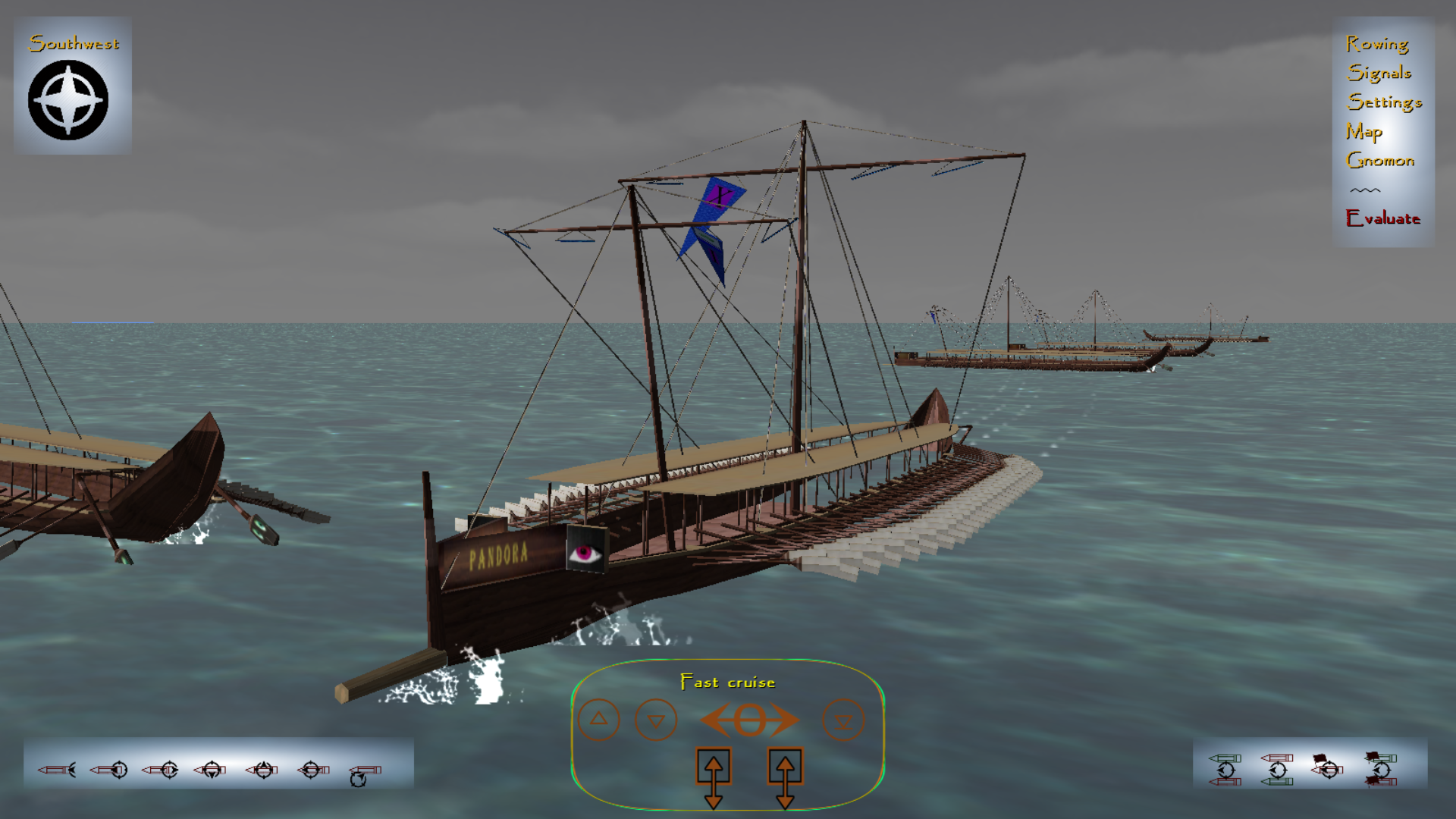The width and height of the screenshot is (1456, 819).
Task: Click the two flagged ships formation icon
Action: point(1380,769)
